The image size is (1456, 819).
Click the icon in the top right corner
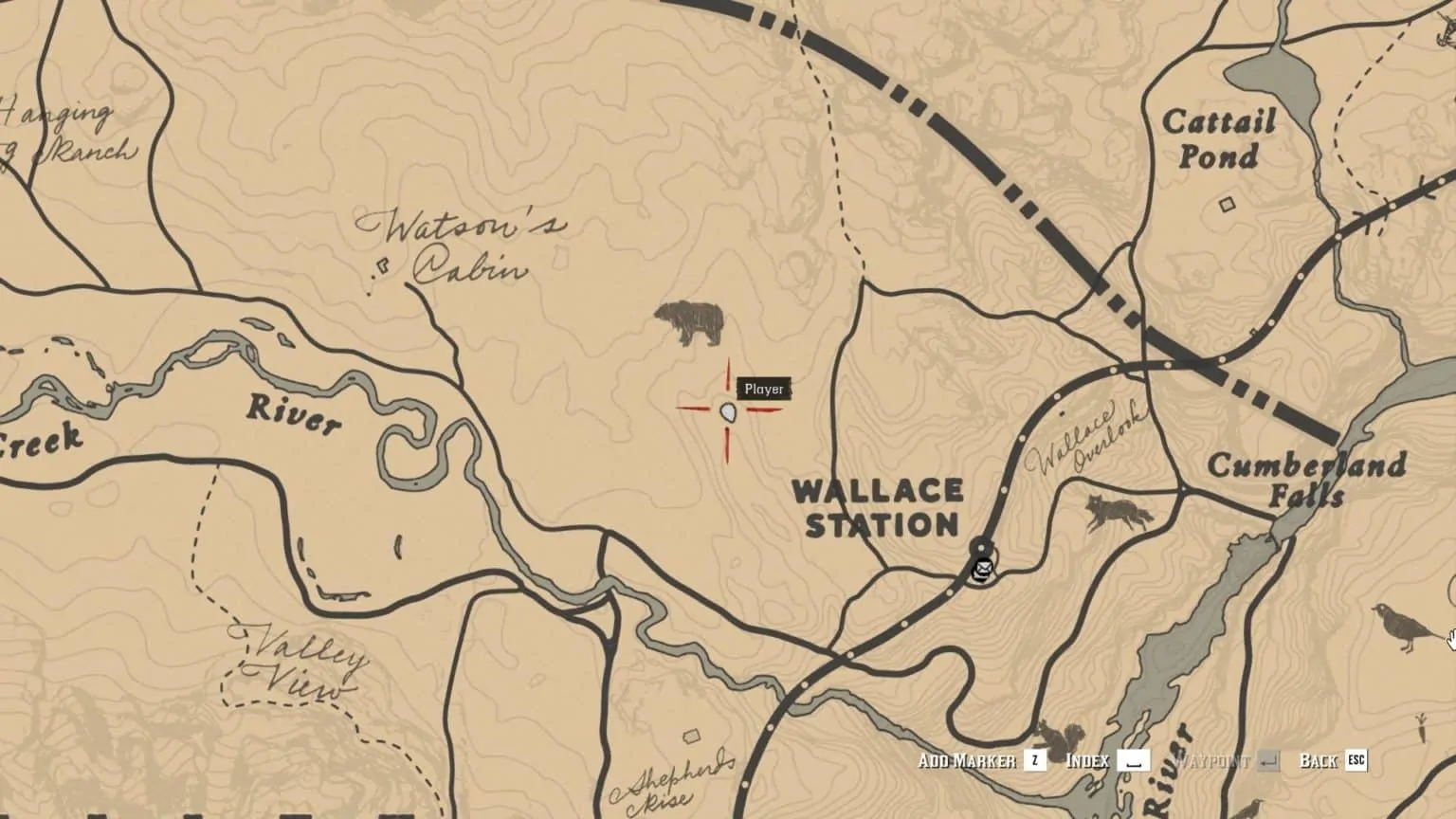[1447, 28]
